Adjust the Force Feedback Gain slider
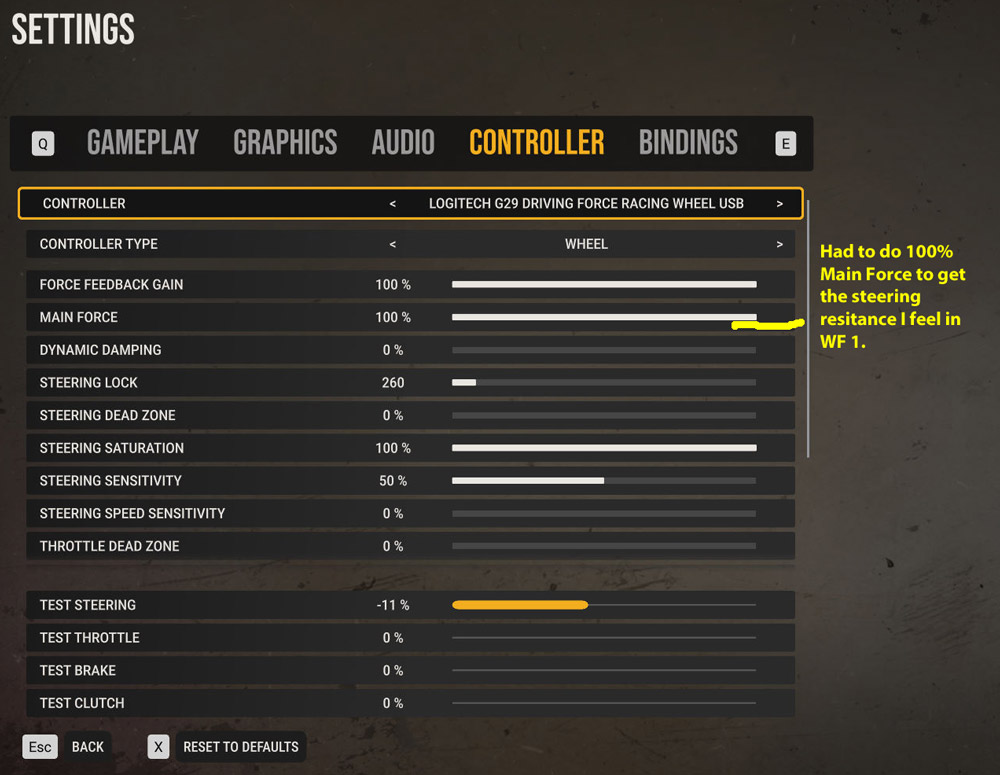This screenshot has width=1000, height=775. pos(604,285)
